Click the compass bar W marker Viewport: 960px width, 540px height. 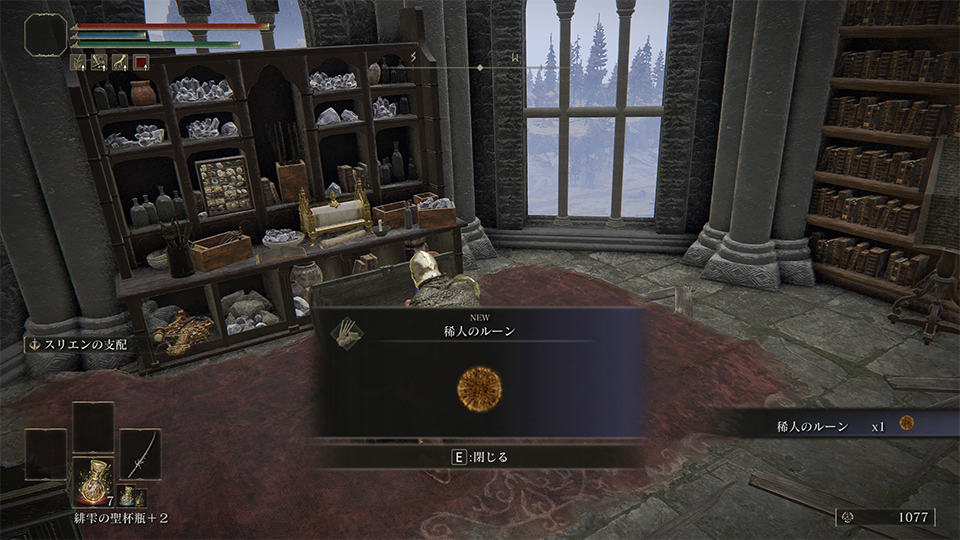point(514,58)
